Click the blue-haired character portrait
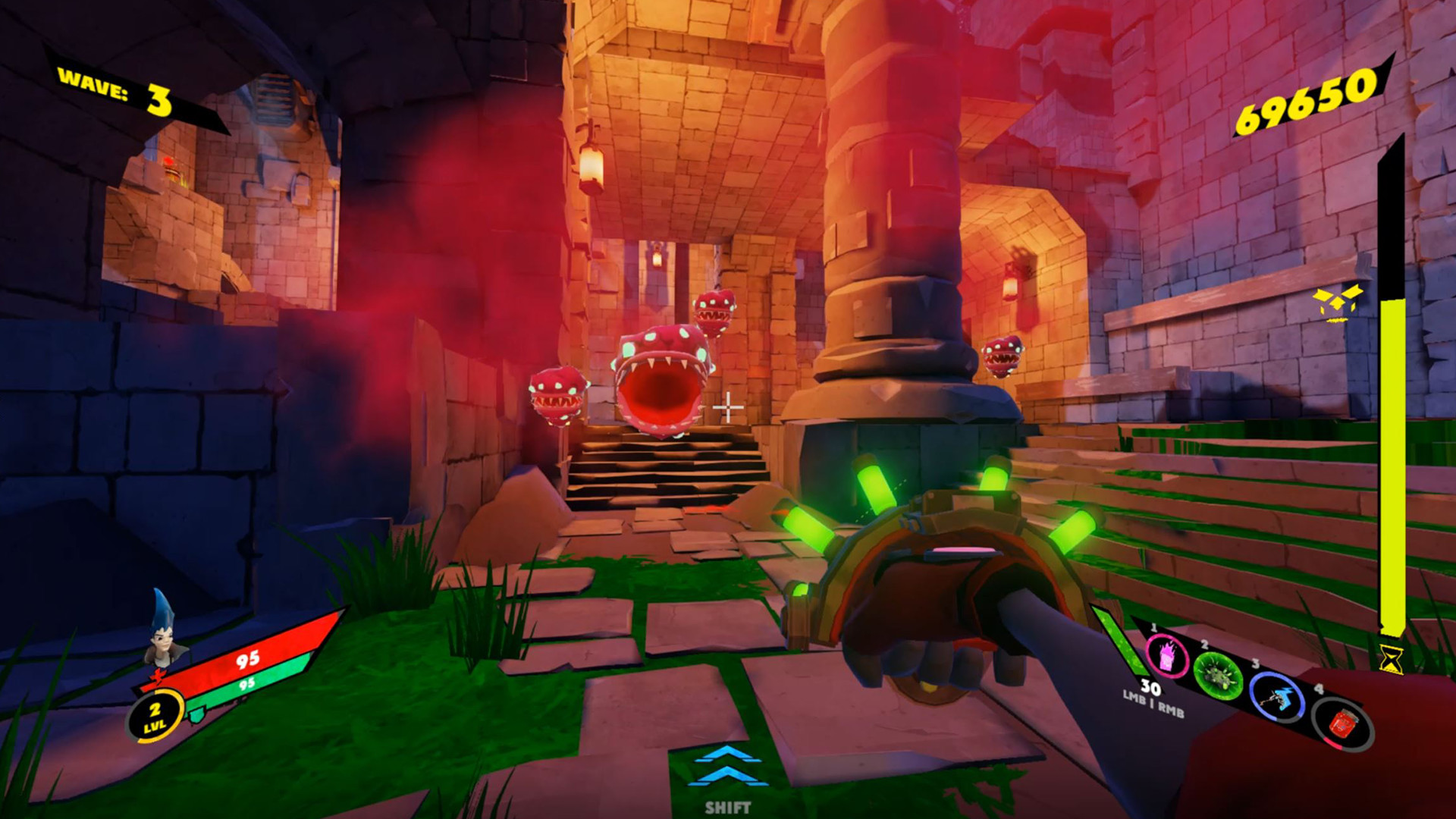This screenshot has width=1456, height=819. coord(163,639)
